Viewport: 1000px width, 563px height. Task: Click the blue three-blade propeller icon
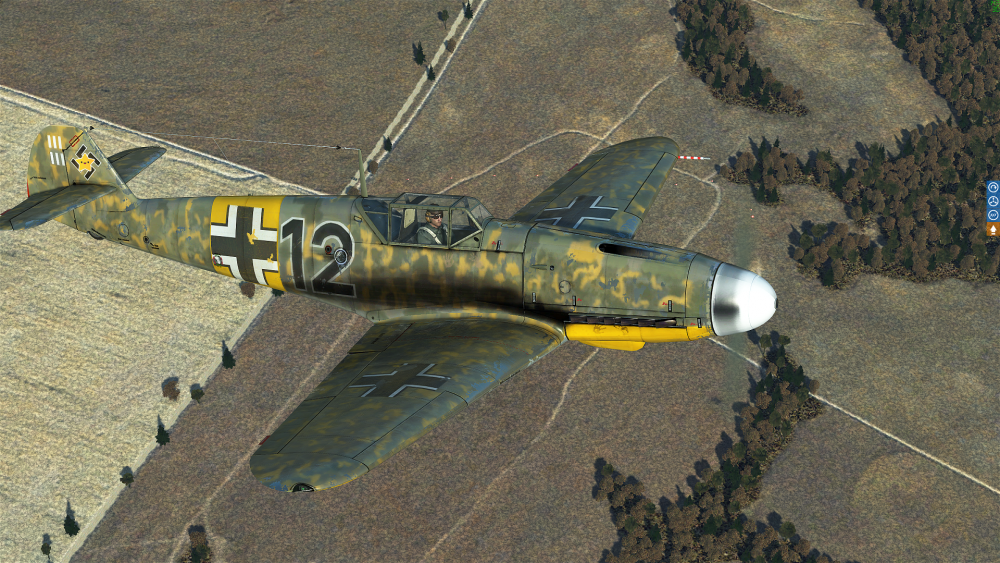pyautogui.click(x=993, y=201)
